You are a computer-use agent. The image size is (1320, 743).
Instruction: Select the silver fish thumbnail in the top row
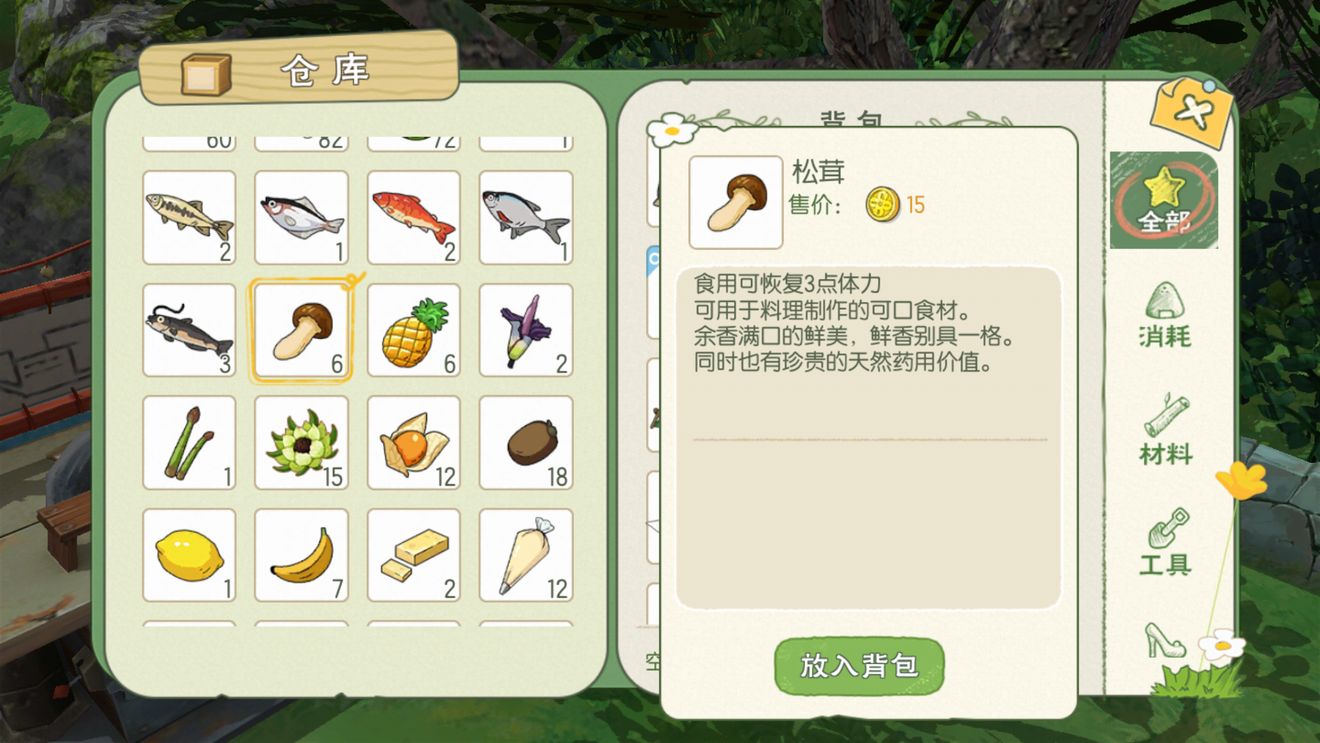(x=301, y=214)
